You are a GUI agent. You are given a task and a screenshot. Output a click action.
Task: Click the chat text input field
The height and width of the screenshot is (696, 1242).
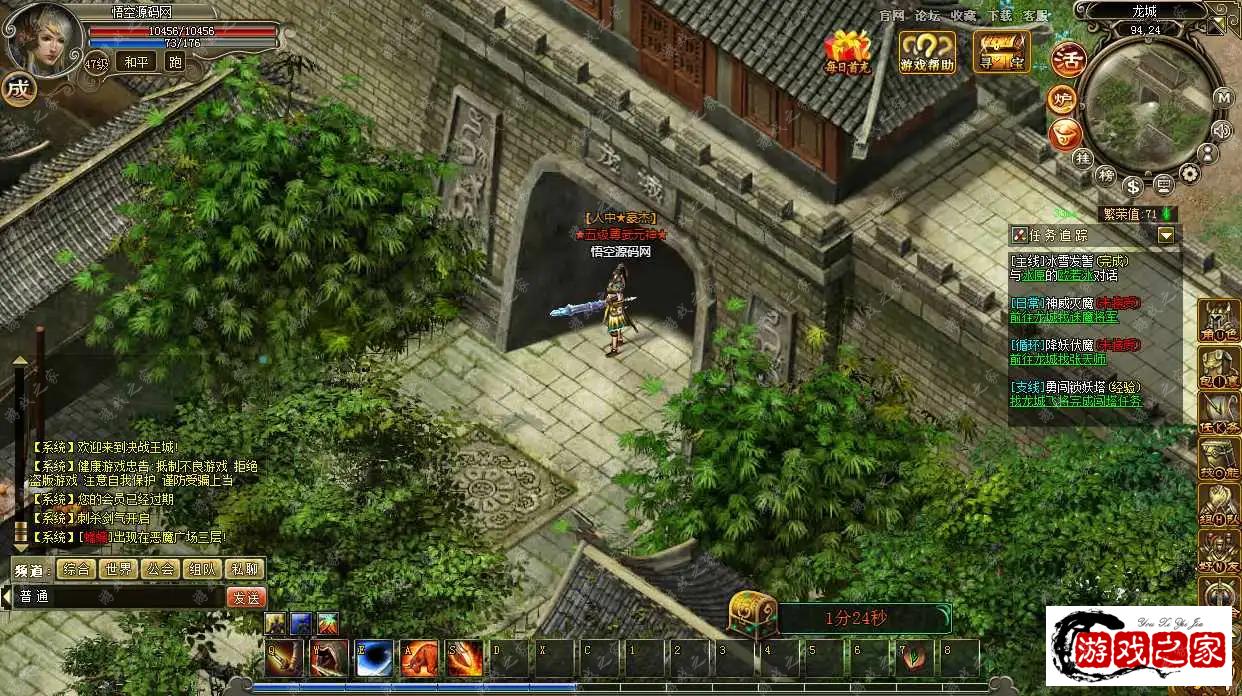click(120, 597)
